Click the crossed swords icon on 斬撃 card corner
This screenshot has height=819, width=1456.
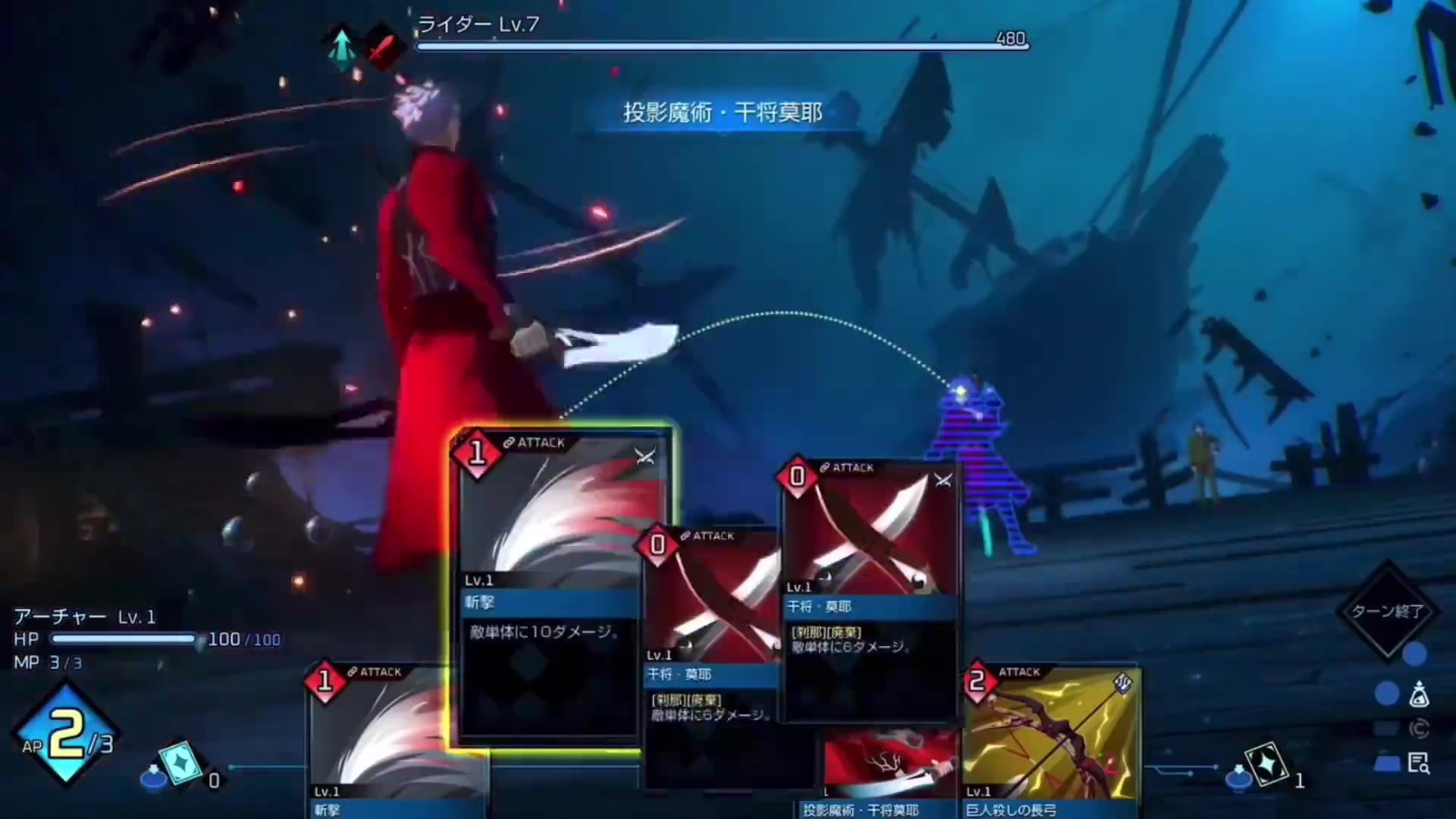tap(644, 457)
